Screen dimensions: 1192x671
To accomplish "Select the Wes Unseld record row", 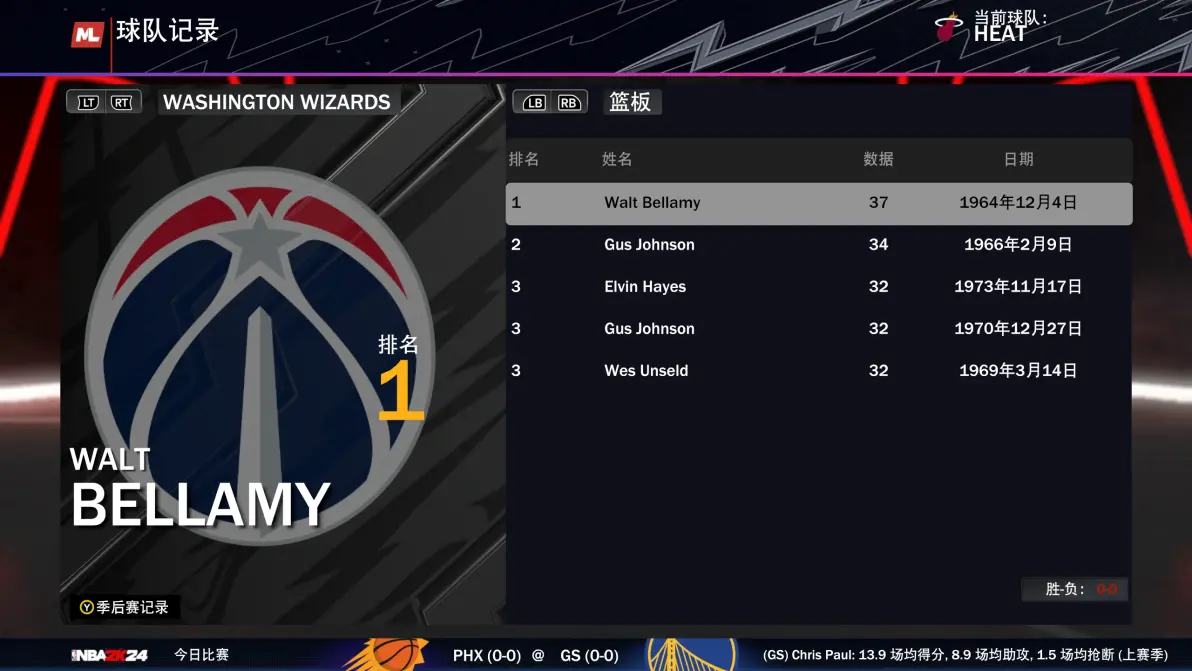I will tap(818, 371).
